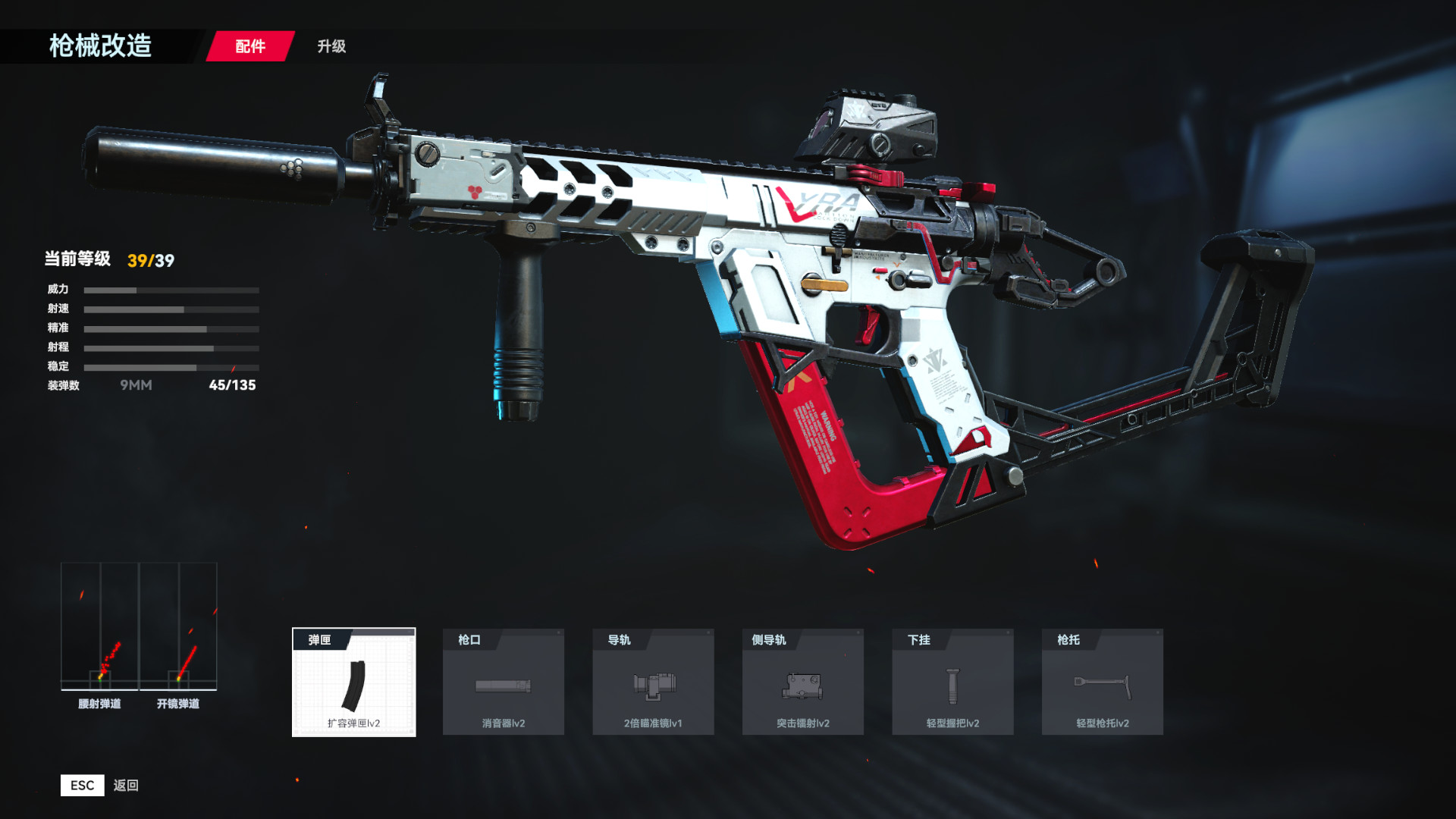Select the 导轨 2x scope slot
The image size is (1456, 819).
(x=653, y=682)
